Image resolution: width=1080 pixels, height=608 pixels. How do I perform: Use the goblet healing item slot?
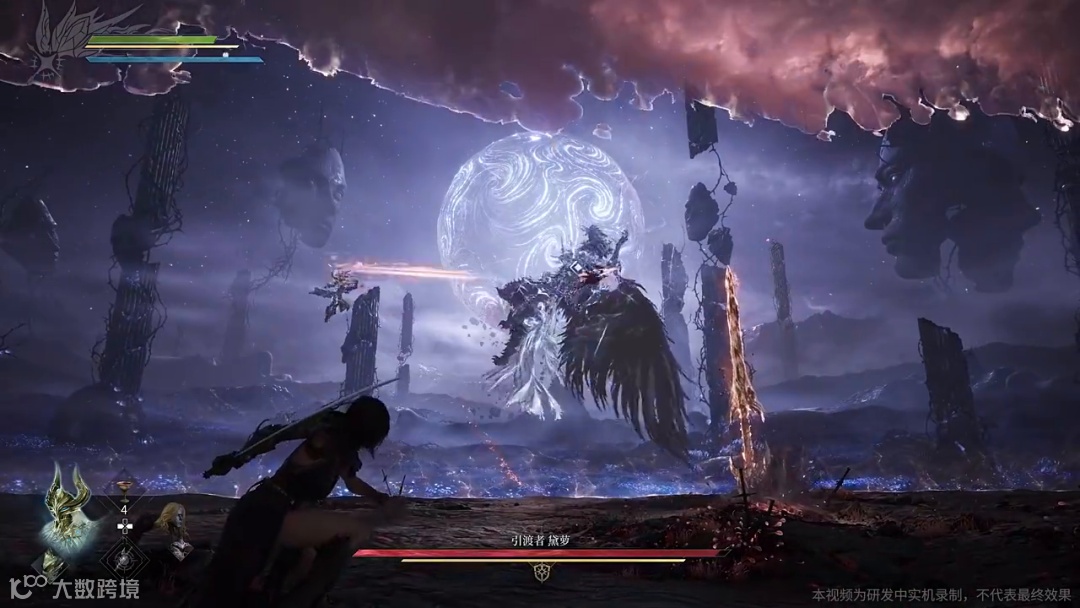coord(125,490)
